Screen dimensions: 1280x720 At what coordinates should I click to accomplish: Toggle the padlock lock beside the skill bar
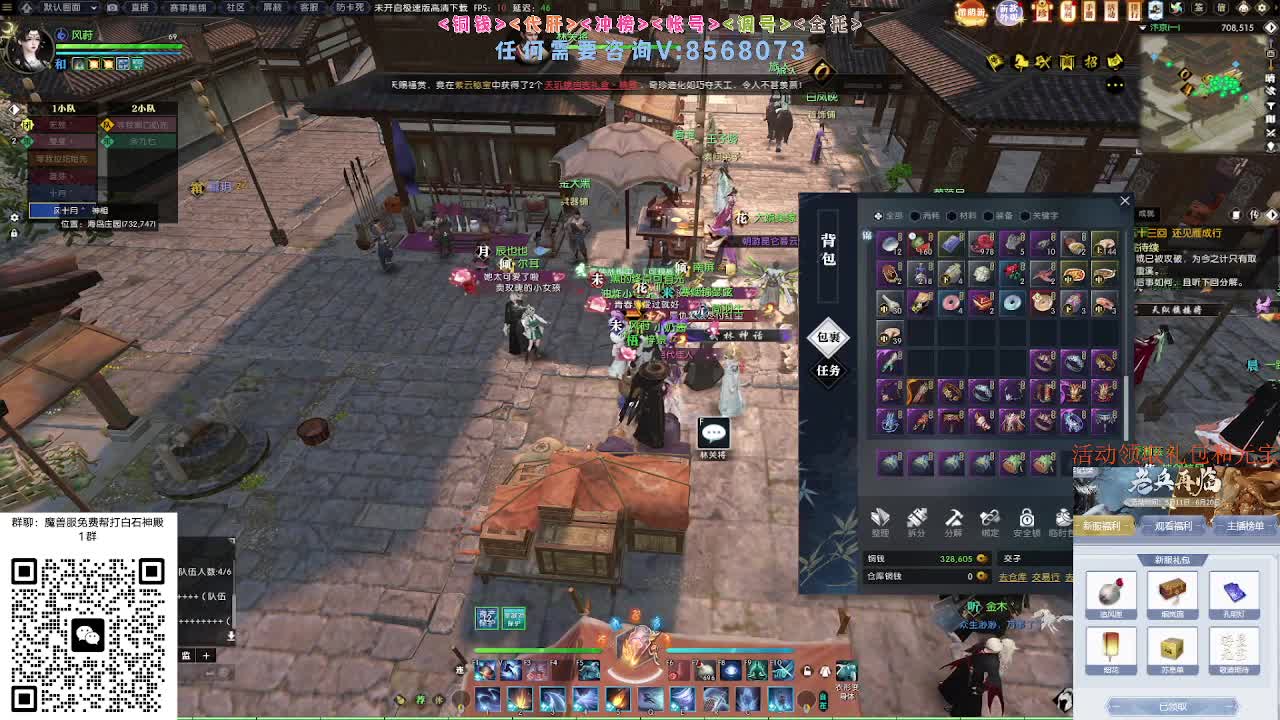(x=806, y=671)
